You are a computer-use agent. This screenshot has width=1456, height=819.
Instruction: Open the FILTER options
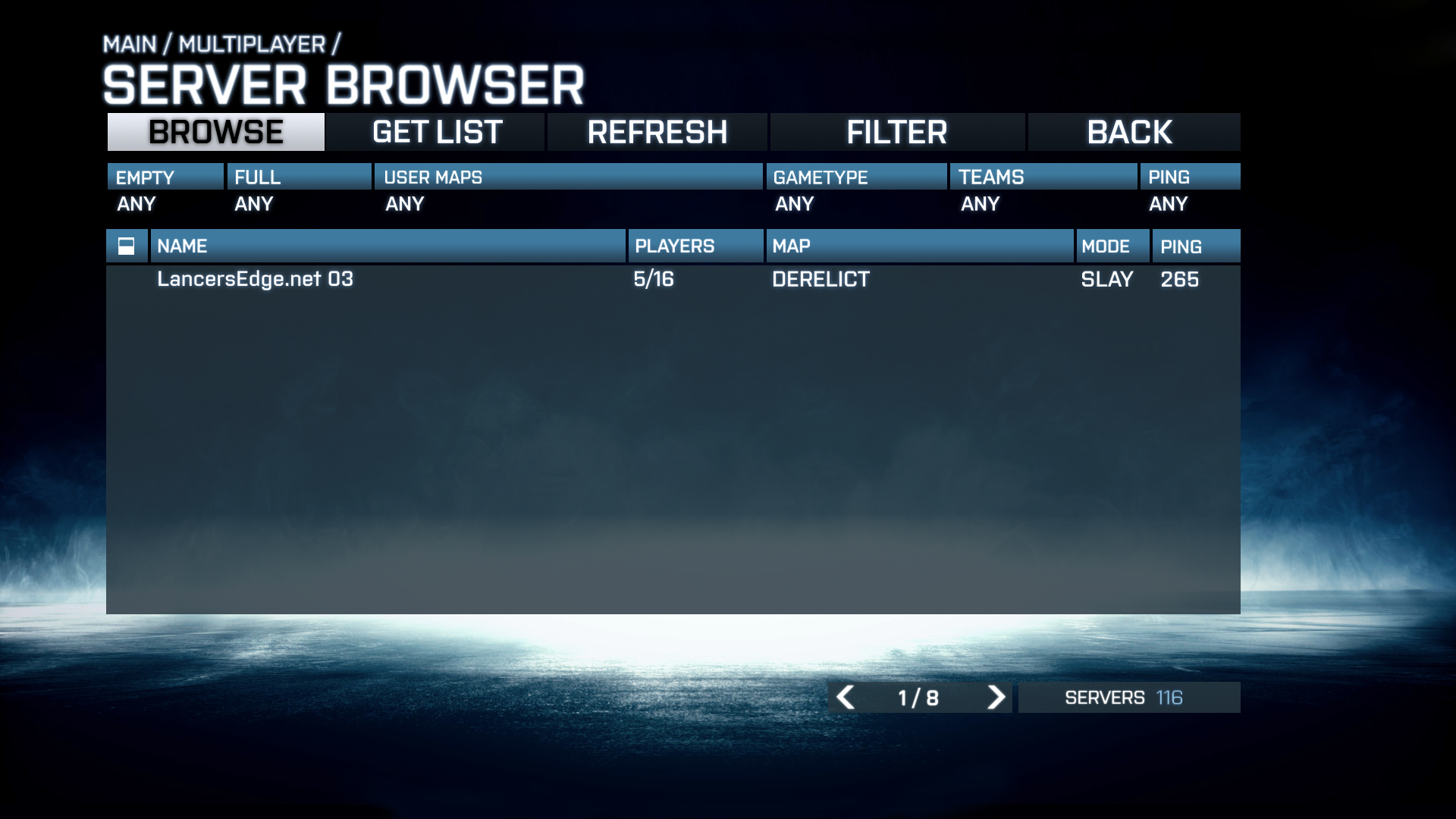[x=896, y=132]
